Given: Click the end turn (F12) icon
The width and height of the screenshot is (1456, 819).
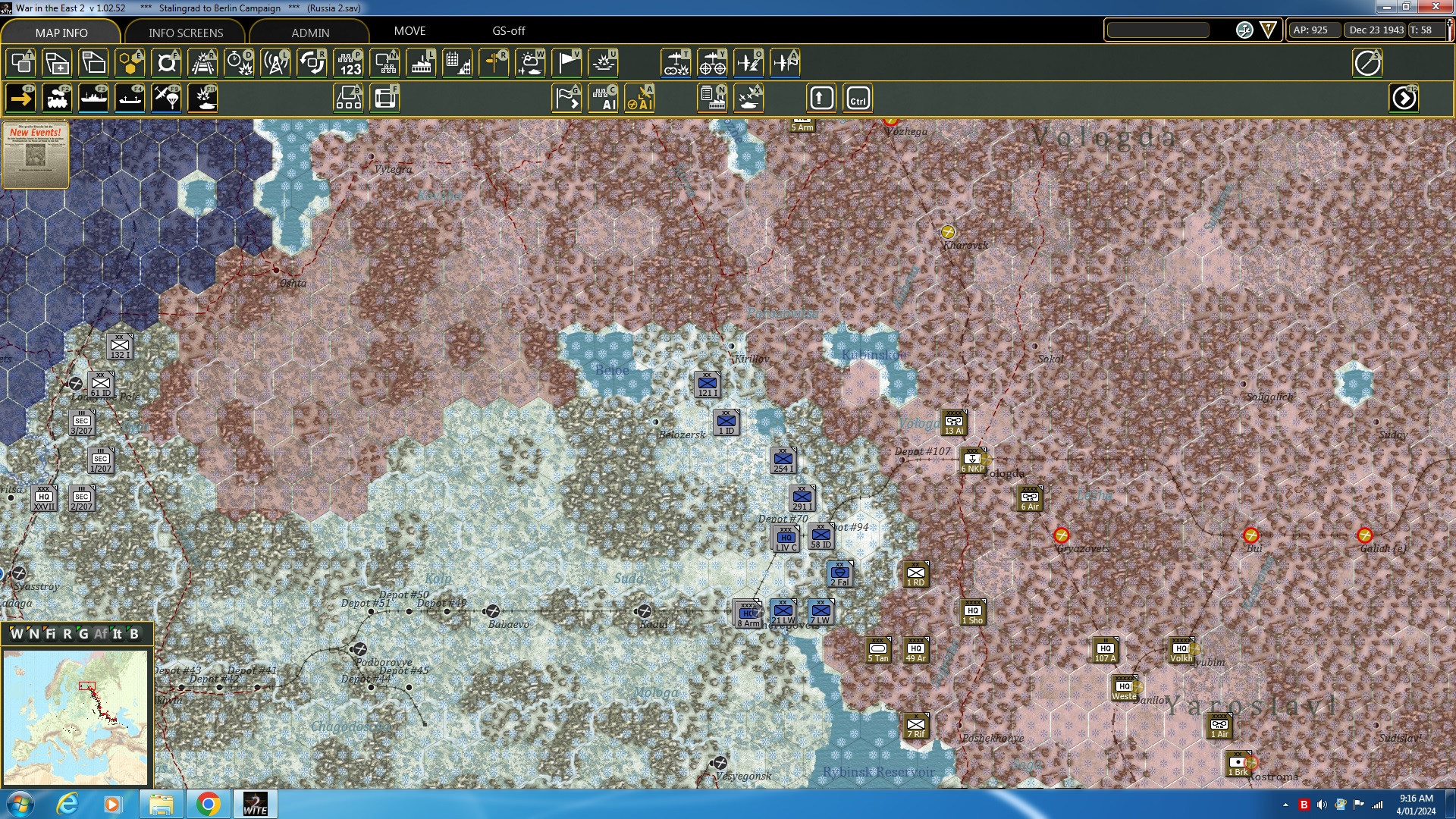Looking at the screenshot, I should (1404, 98).
